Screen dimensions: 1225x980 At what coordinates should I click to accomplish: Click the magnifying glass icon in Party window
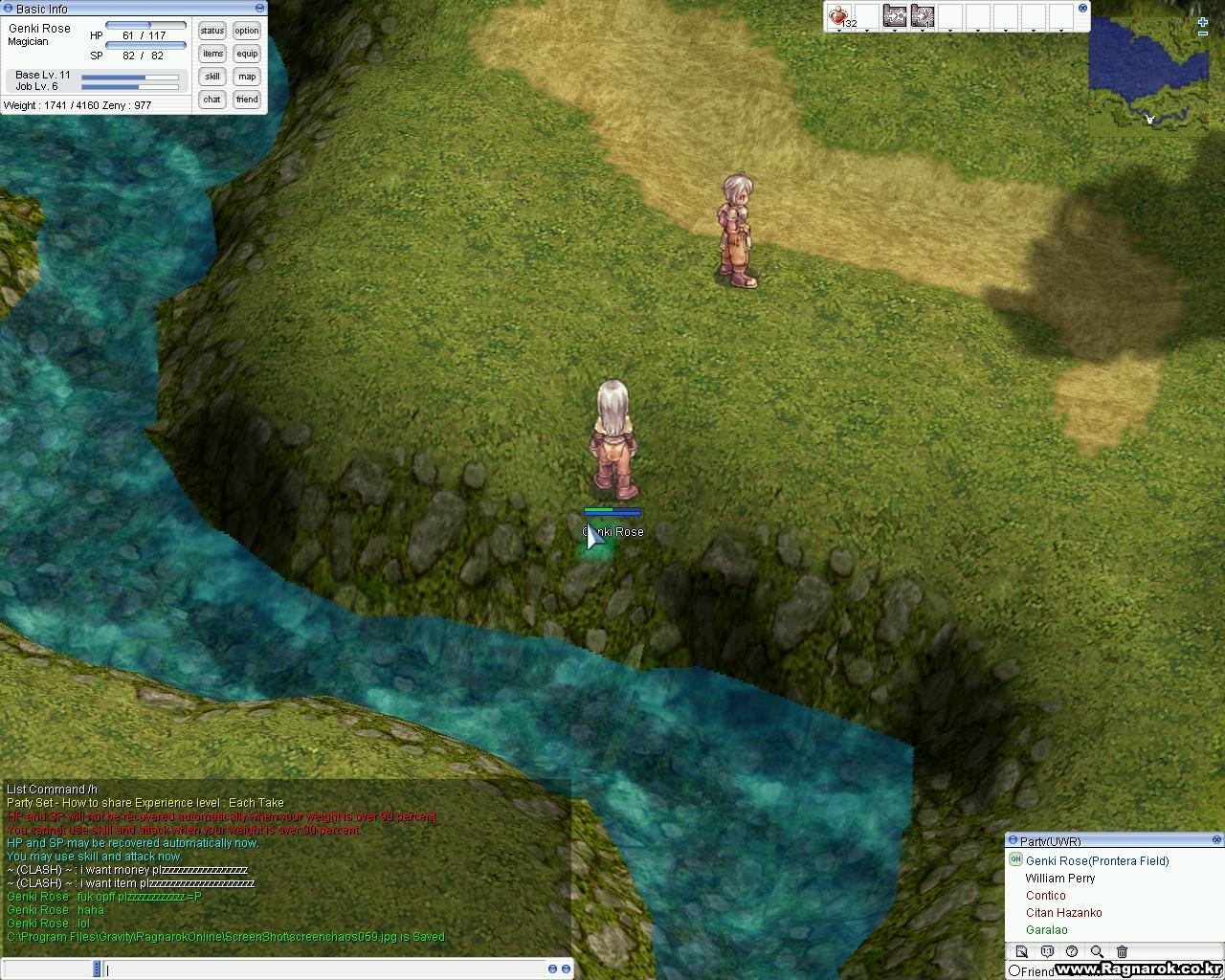(x=1097, y=952)
